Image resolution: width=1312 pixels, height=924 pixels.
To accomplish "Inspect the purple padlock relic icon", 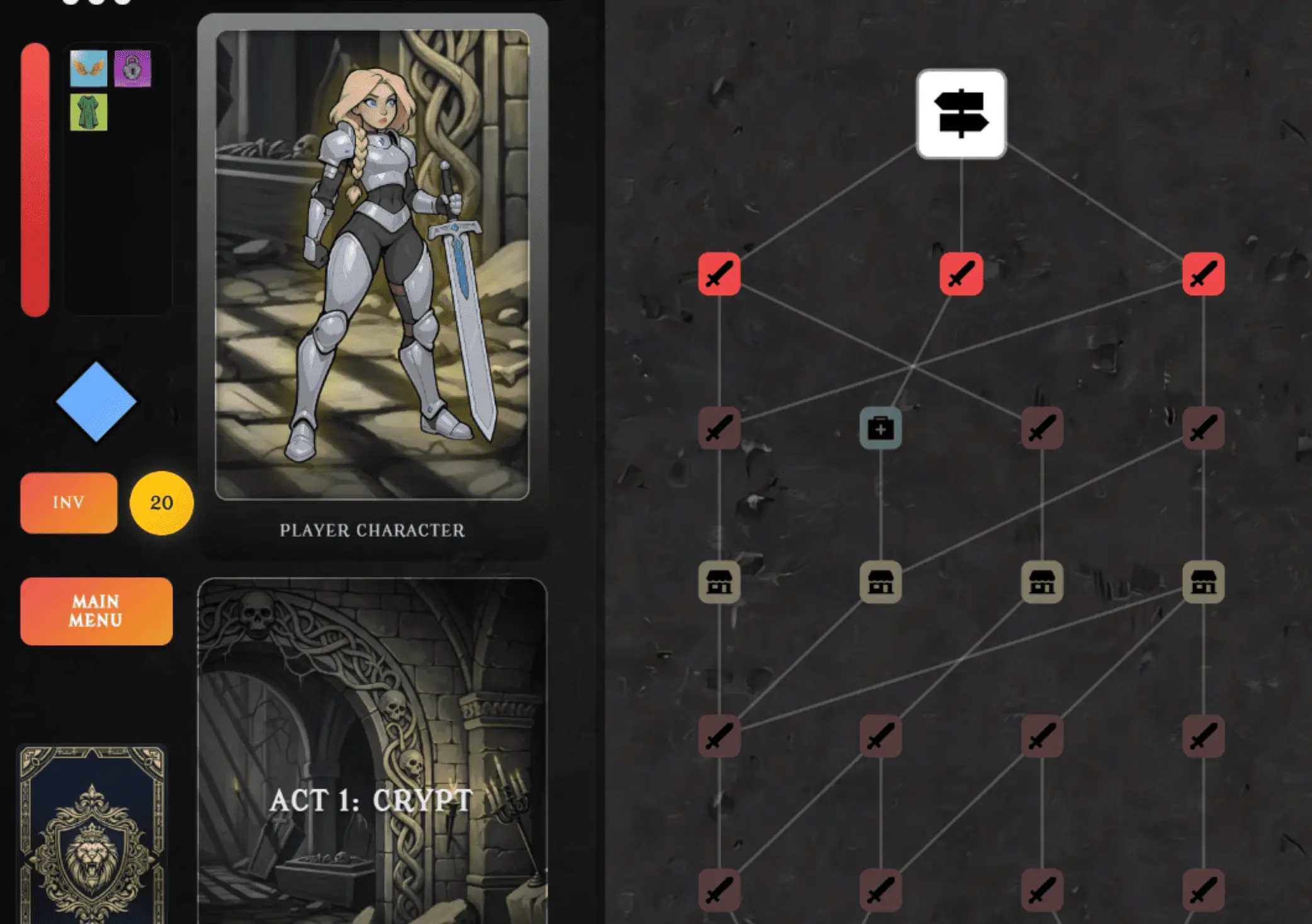I will click(133, 68).
